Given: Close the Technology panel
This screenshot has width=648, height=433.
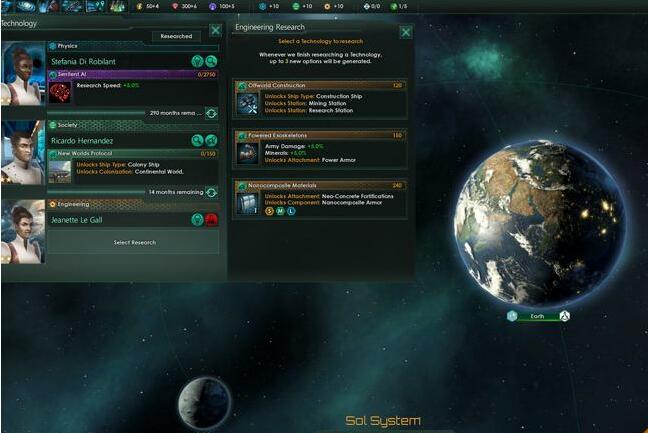Looking at the screenshot, I should click(x=215, y=31).
